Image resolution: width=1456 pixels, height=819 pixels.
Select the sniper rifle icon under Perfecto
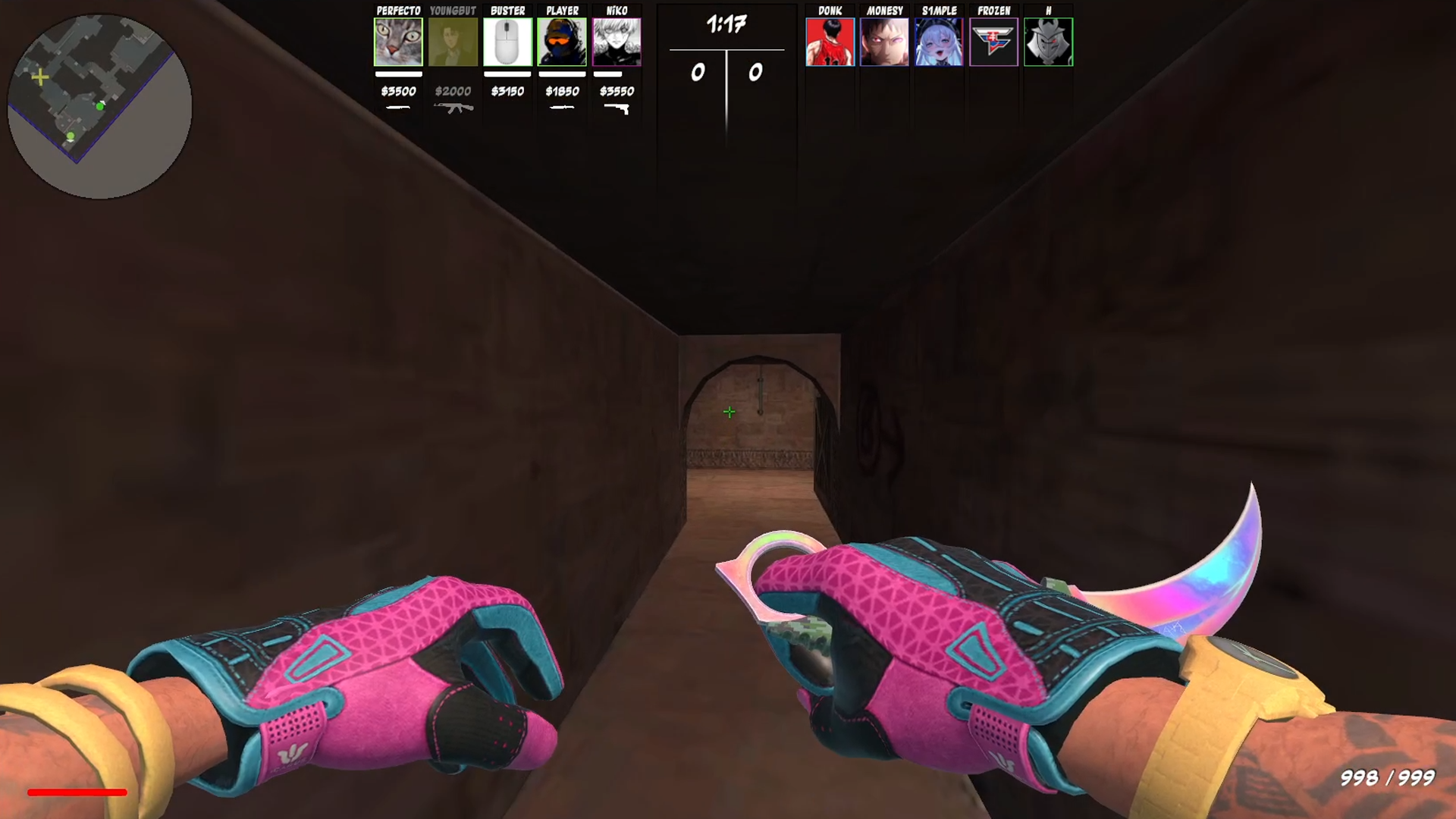(x=398, y=108)
